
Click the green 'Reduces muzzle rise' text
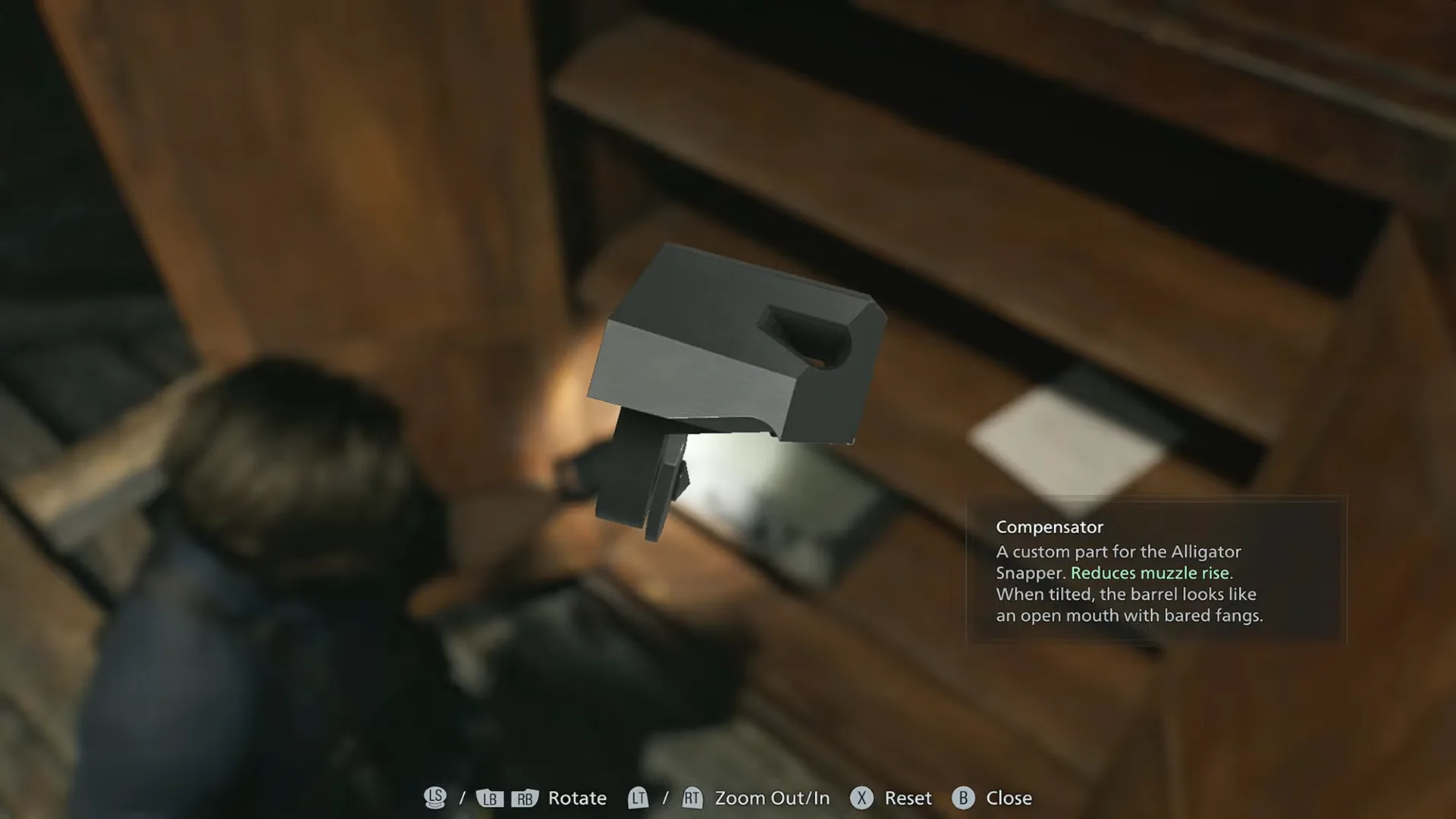[1151, 573]
